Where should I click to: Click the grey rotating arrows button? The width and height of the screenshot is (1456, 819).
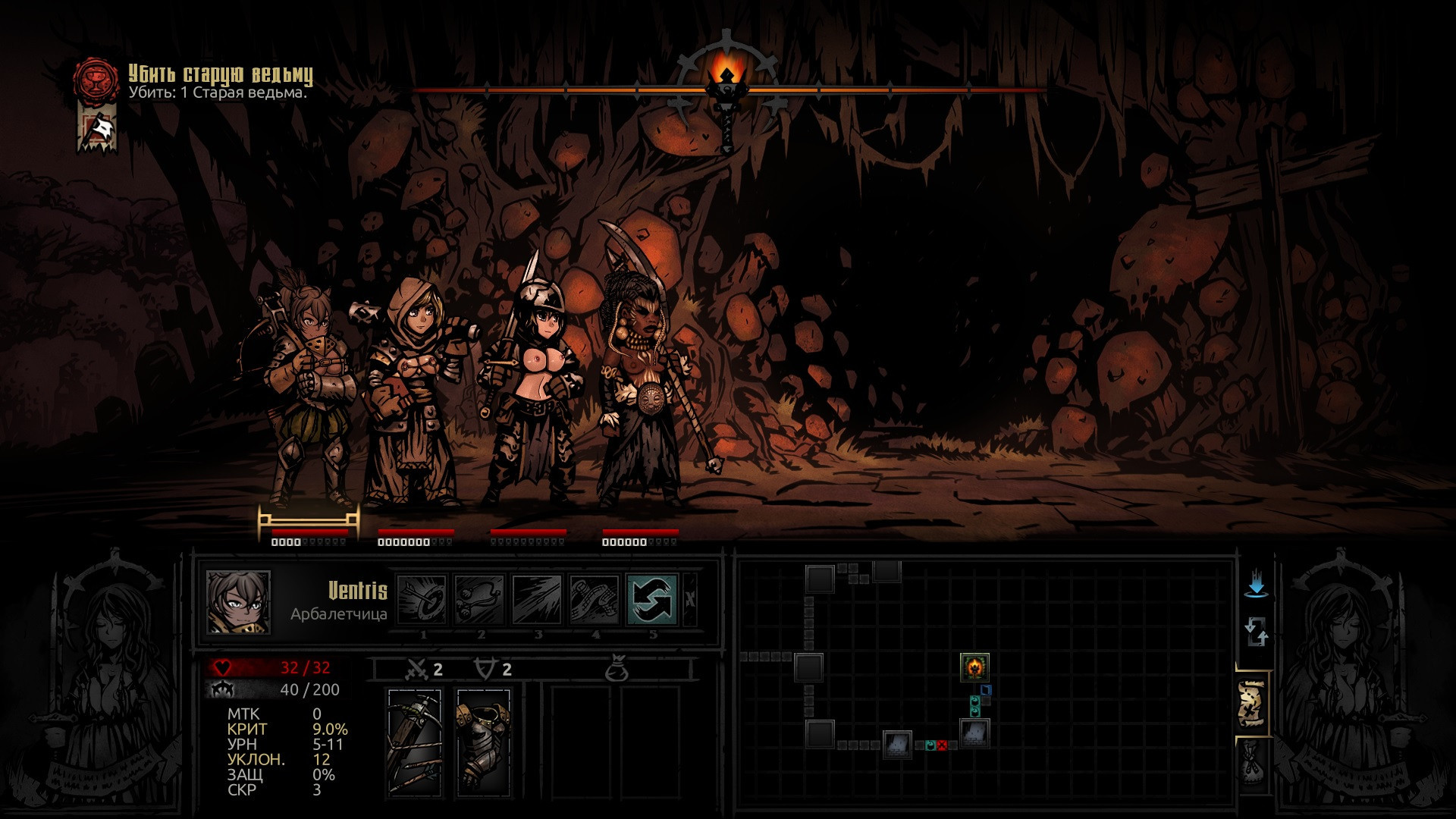point(1256,632)
